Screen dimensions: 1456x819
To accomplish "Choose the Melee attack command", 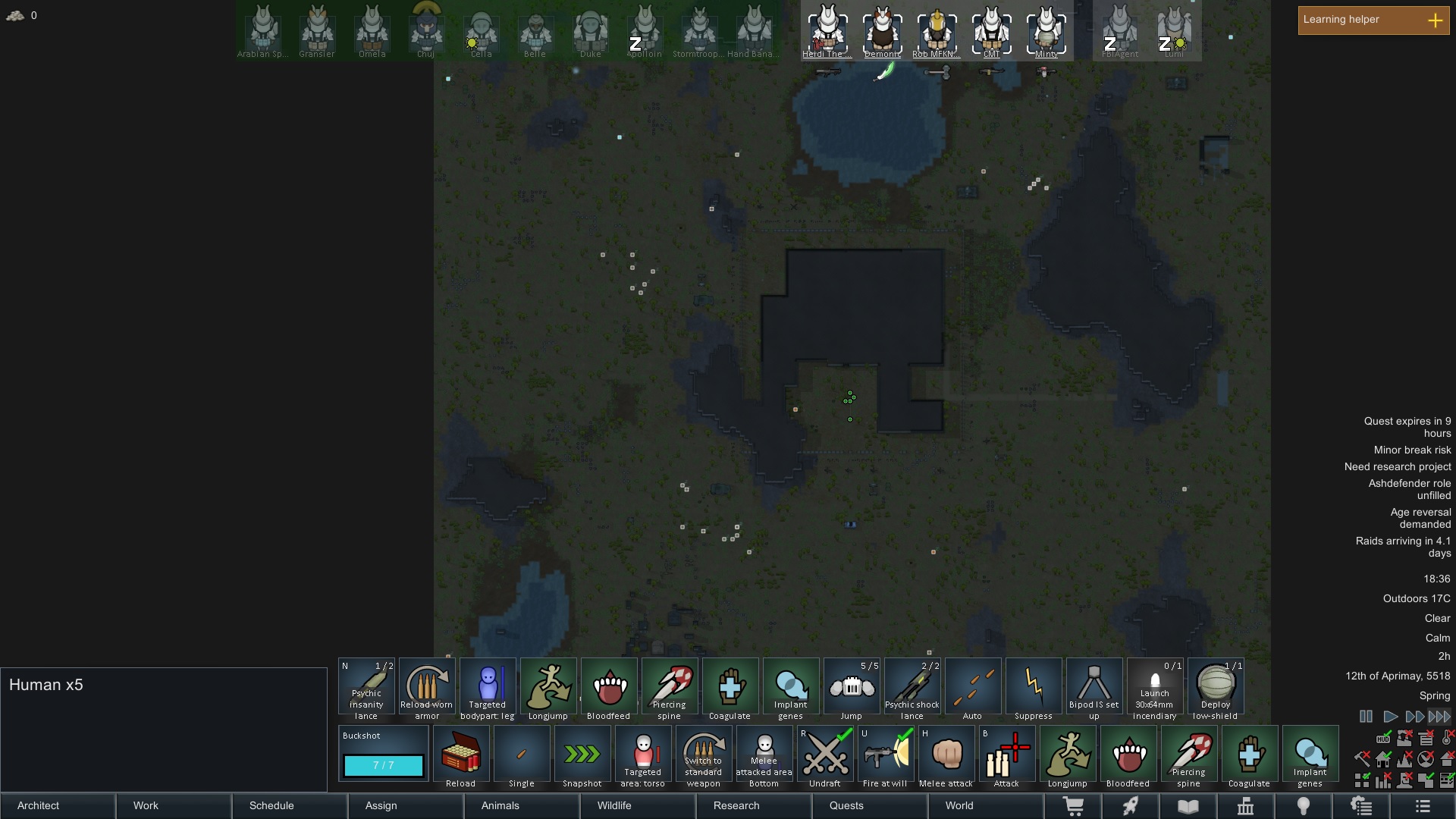I will pos(946,755).
